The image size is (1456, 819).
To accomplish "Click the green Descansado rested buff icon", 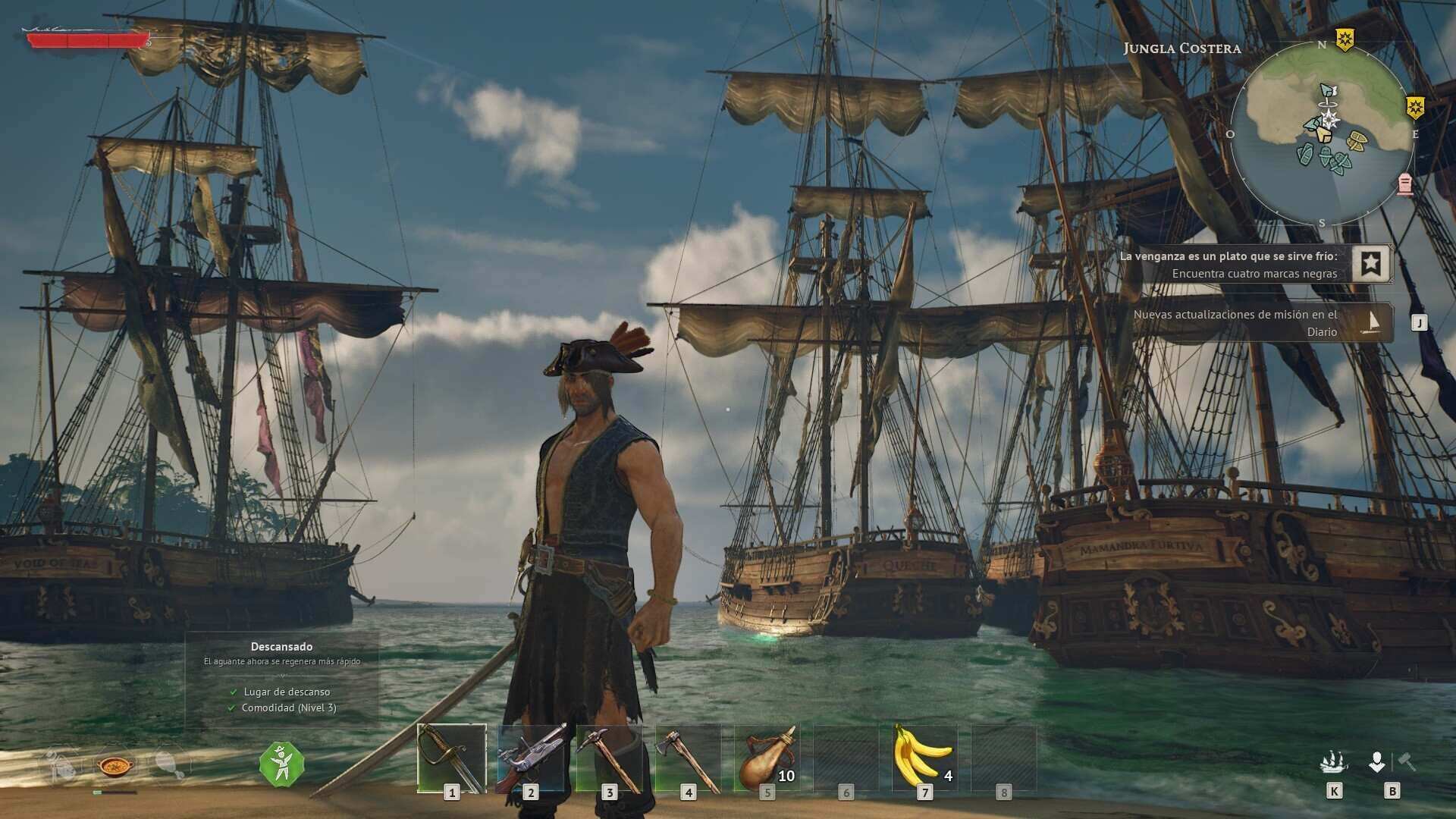I will point(281,764).
